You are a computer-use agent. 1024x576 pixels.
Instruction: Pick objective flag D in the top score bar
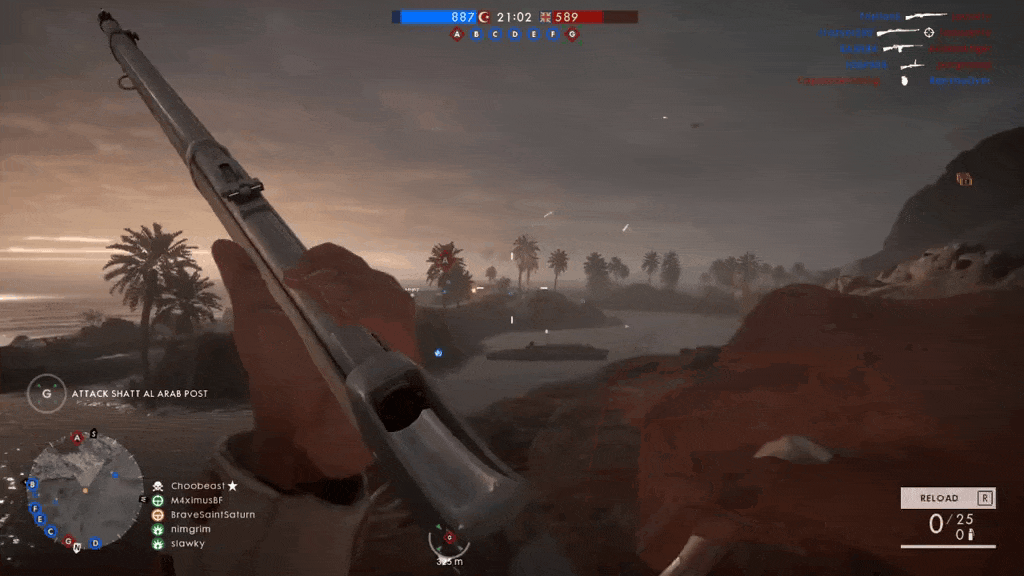(x=515, y=34)
